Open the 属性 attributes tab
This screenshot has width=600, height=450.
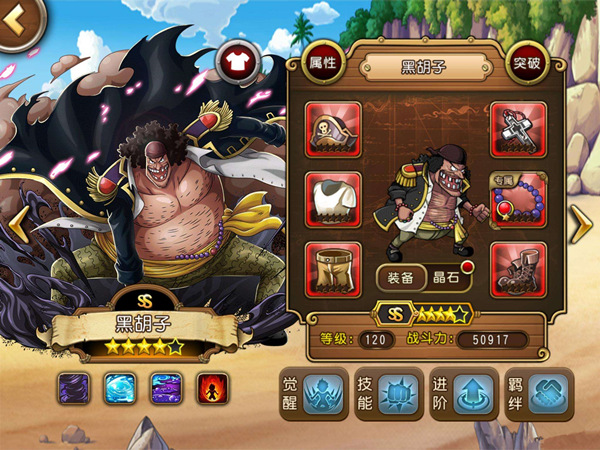coord(323,64)
